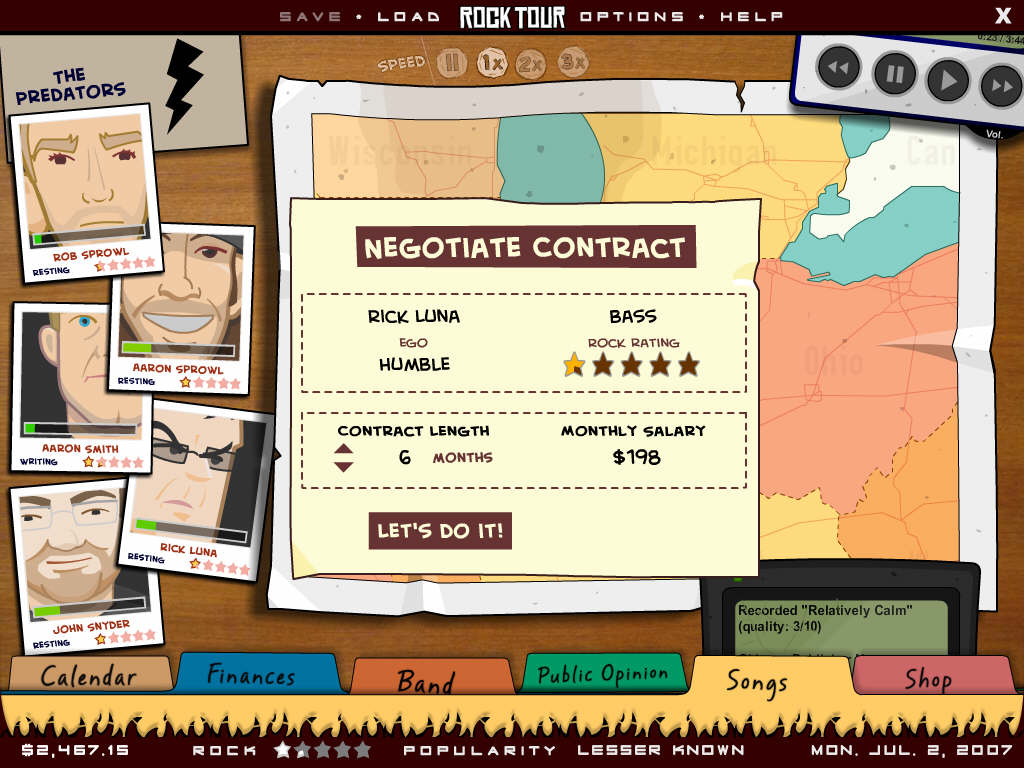Open the Calendar tab
Viewport: 1024px width, 768px height.
(x=89, y=675)
